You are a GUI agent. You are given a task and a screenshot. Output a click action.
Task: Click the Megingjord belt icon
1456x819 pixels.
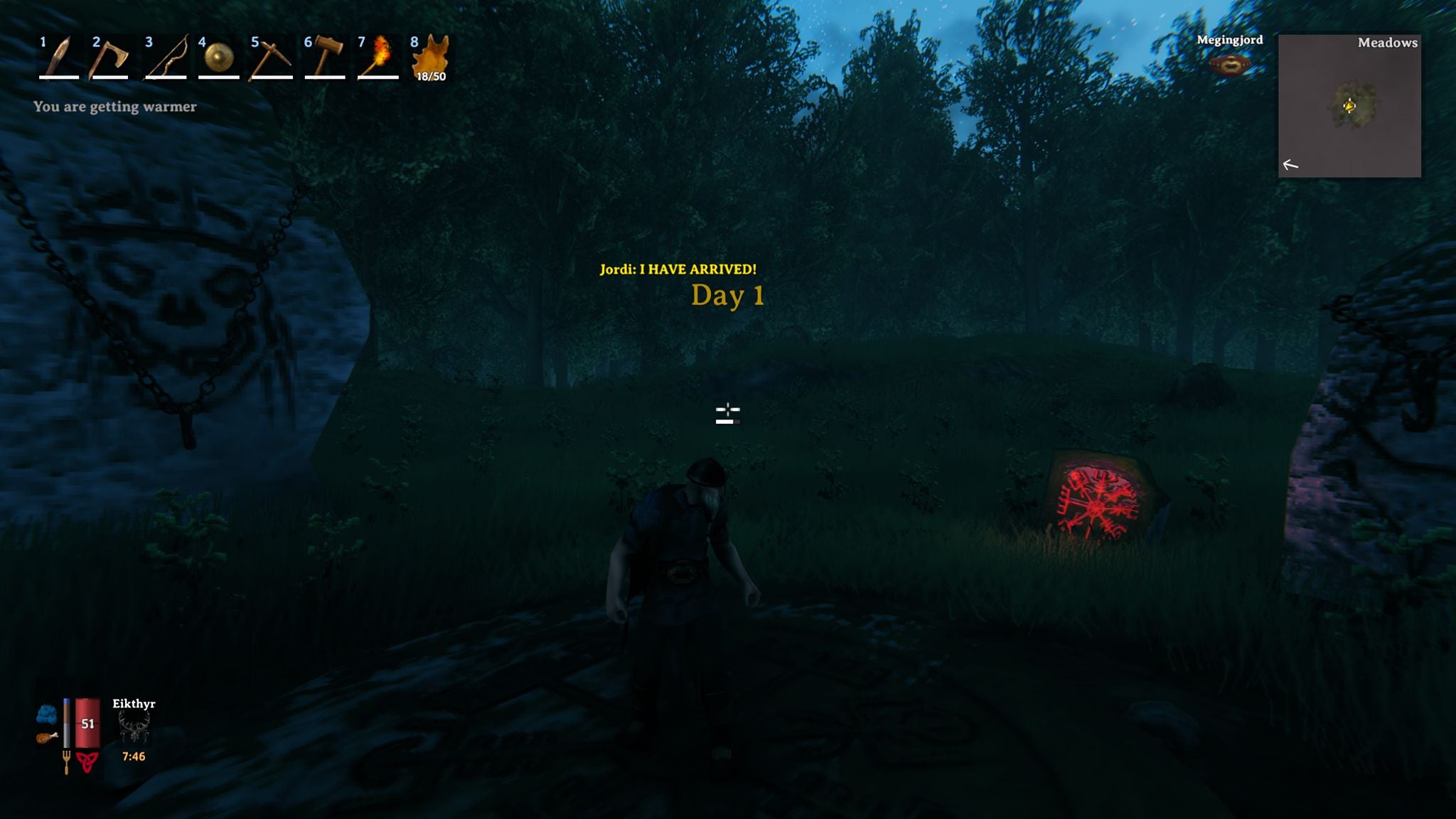[x=1228, y=64]
